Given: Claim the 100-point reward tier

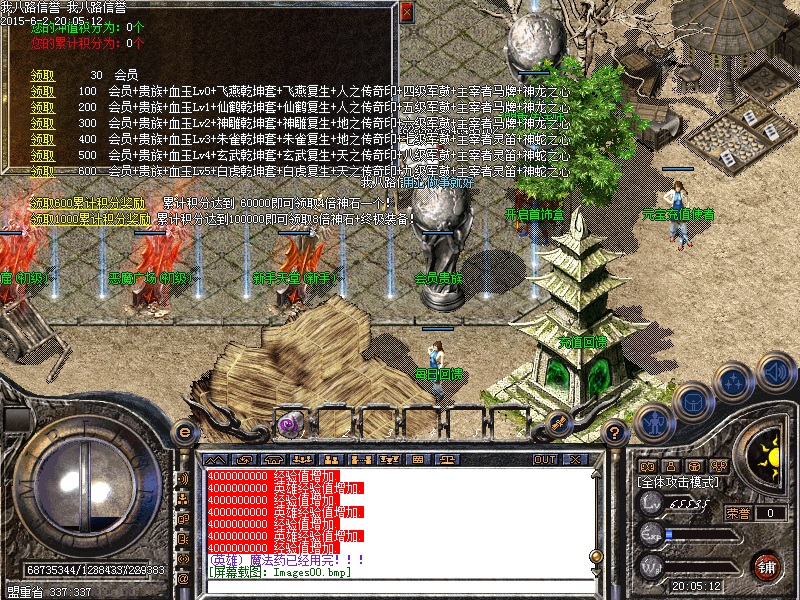Looking at the screenshot, I should [42, 91].
